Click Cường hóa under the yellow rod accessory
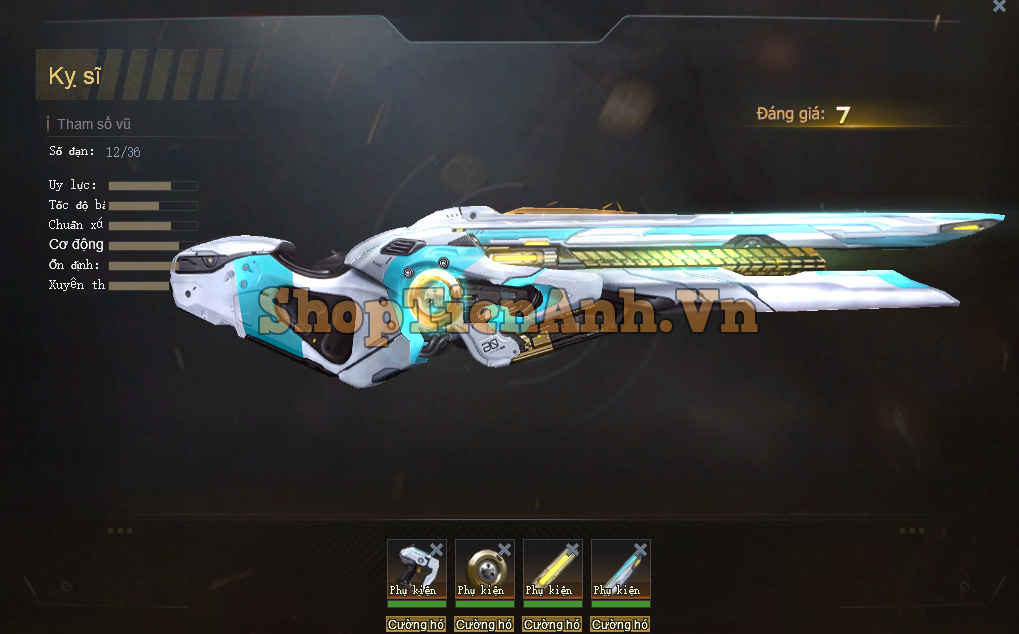The image size is (1019, 634). tap(552, 625)
